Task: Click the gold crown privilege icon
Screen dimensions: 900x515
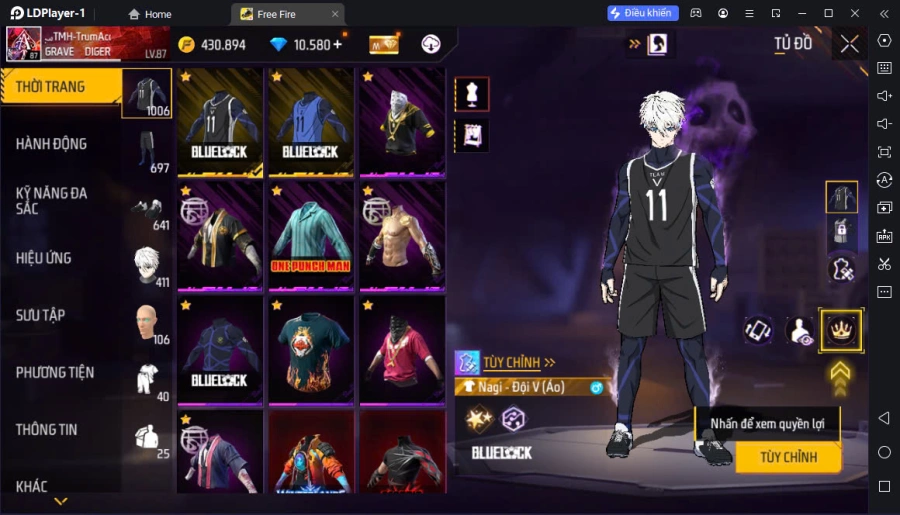Action: [x=840, y=330]
